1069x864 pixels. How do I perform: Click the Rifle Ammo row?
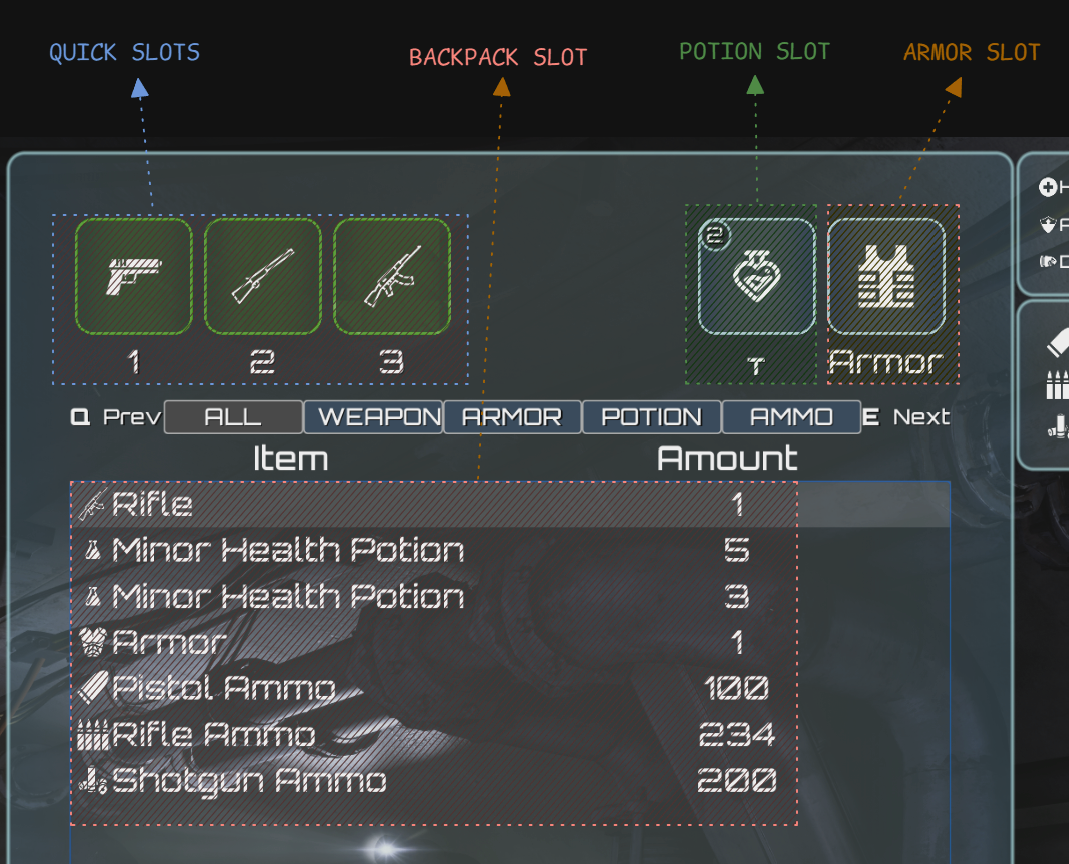click(x=434, y=734)
